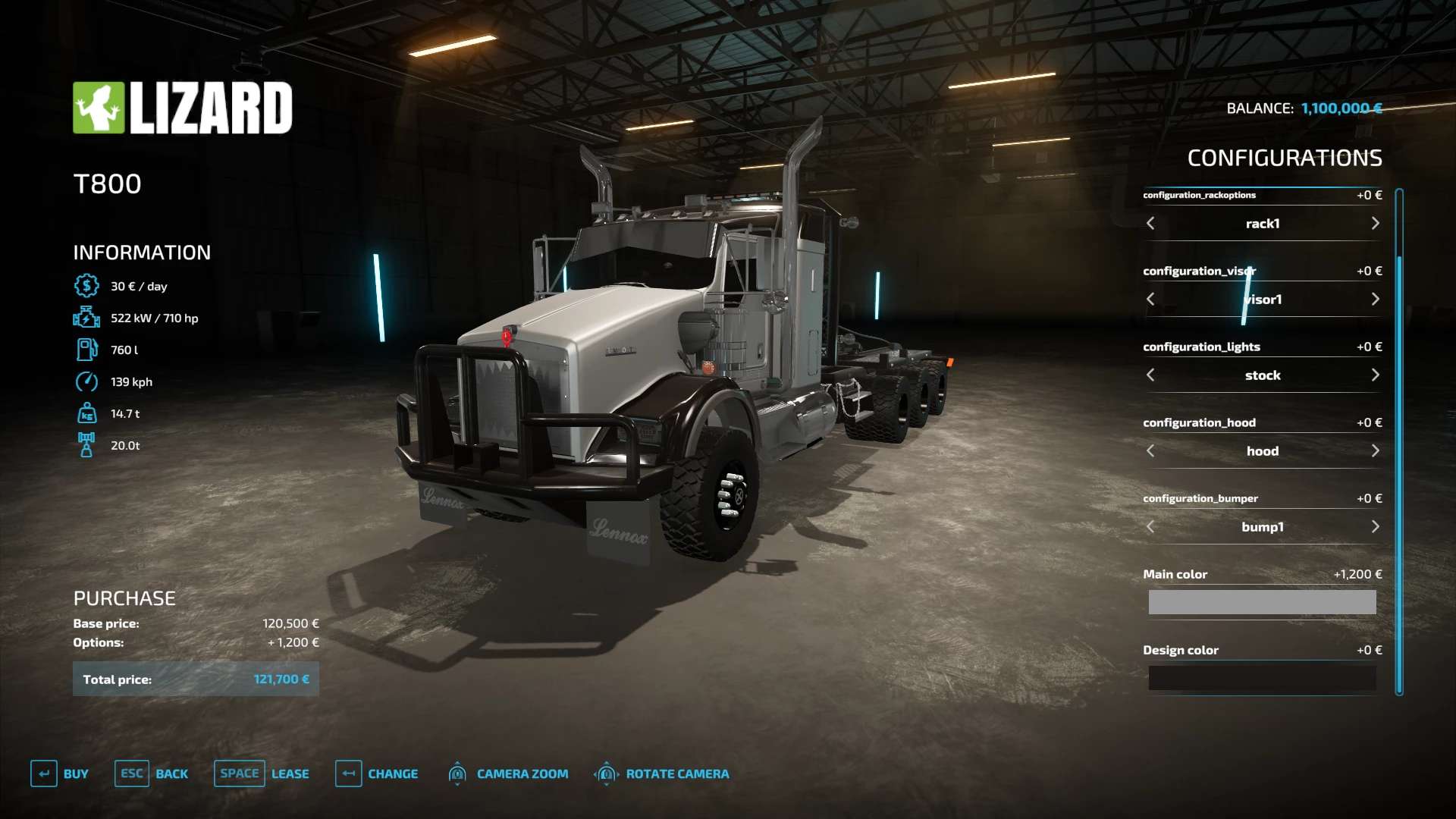Viewport: 1456px width, 819px height.
Task: Go back from the shop screen
Action: click(152, 773)
